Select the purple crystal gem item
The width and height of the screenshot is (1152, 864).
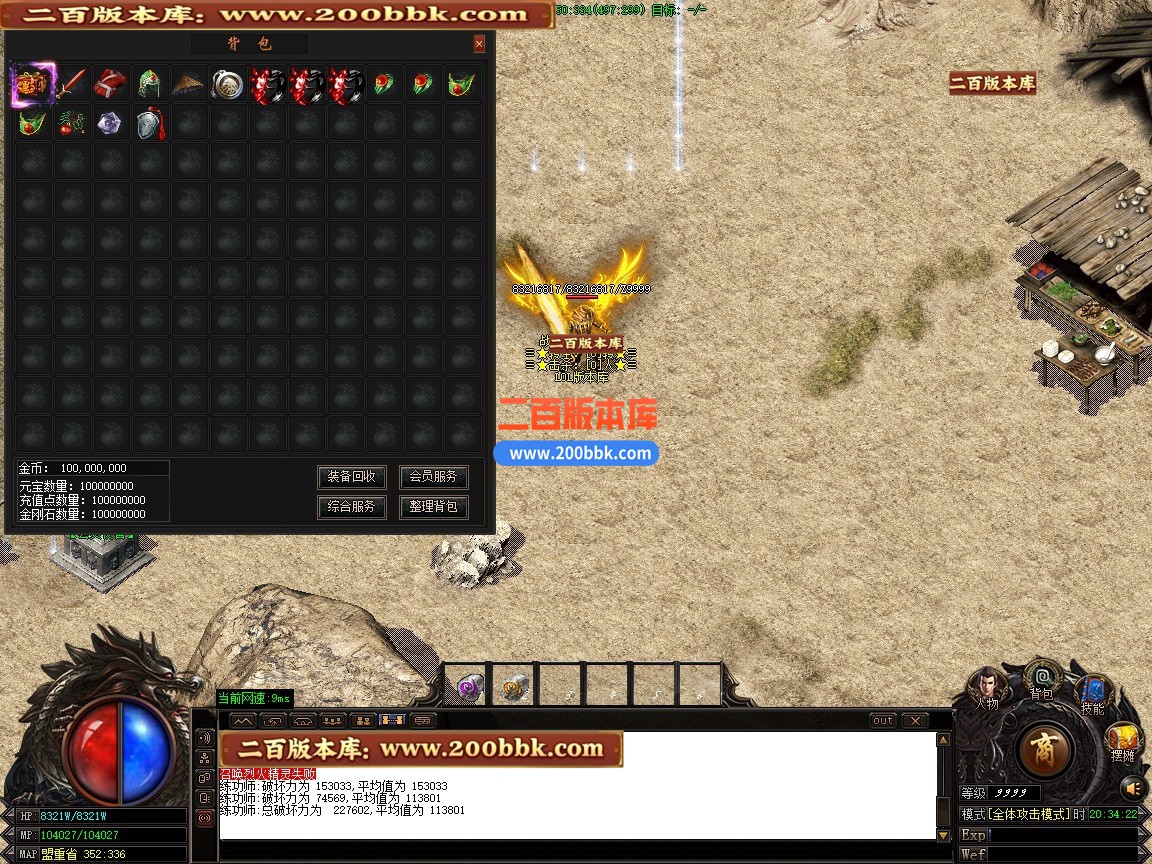click(x=111, y=124)
